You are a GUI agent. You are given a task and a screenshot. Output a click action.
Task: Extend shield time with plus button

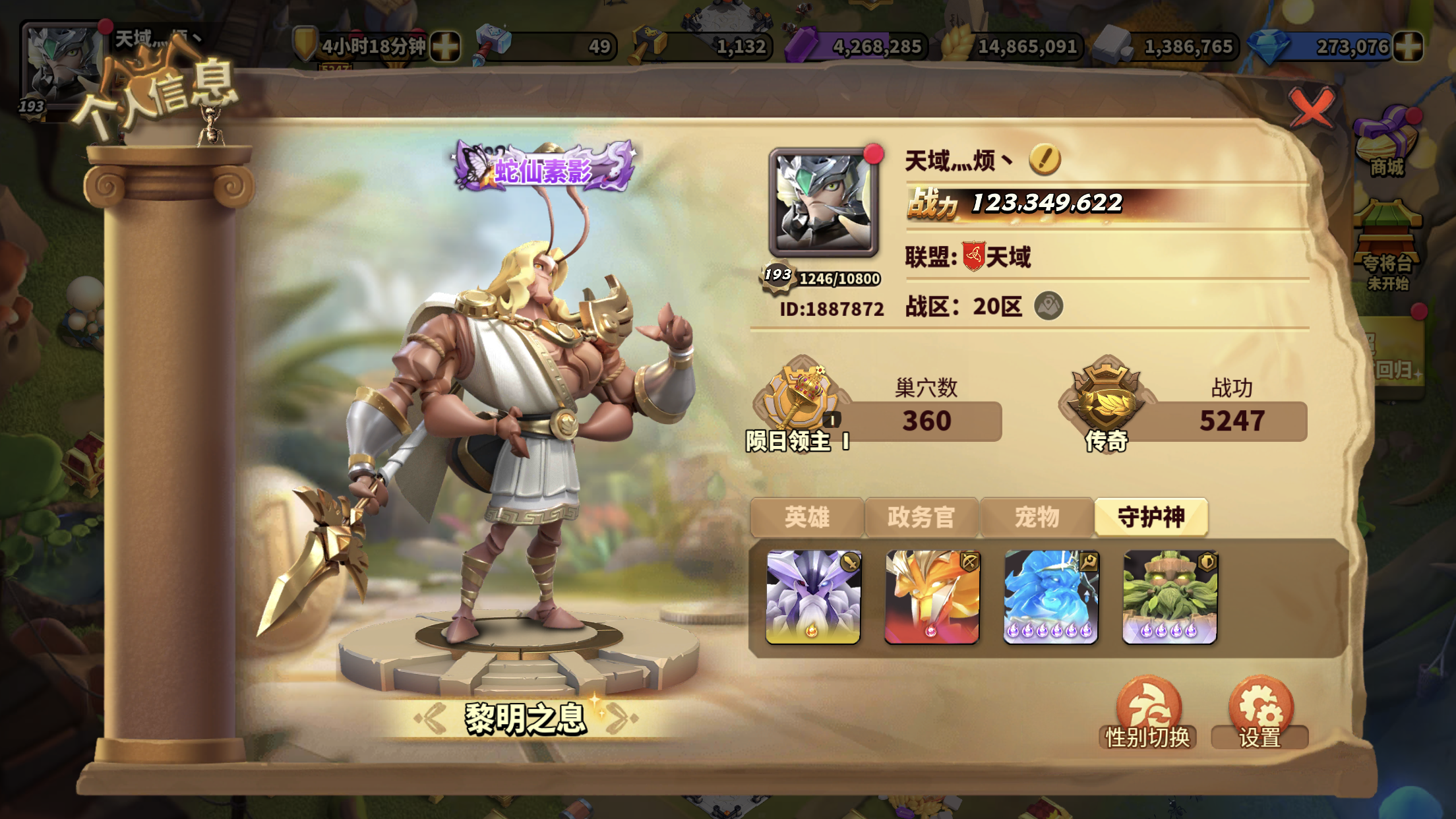click(x=445, y=47)
